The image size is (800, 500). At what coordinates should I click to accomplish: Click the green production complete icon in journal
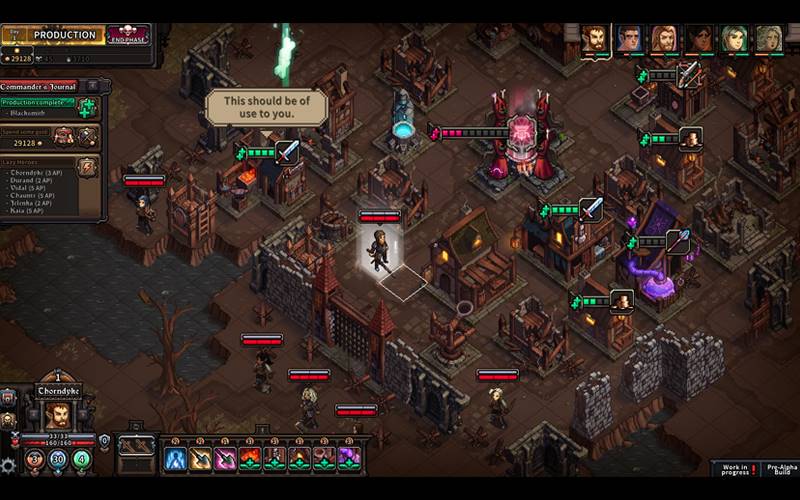click(x=88, y=107)
